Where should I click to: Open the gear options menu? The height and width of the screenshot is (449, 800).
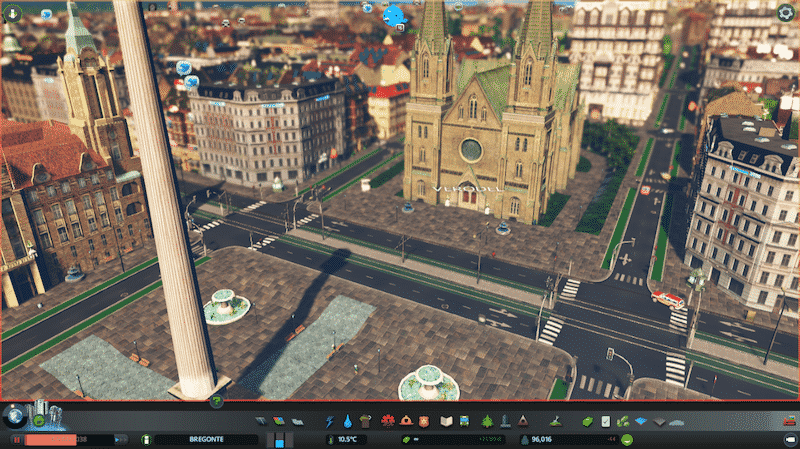click(x=785, y=12)
